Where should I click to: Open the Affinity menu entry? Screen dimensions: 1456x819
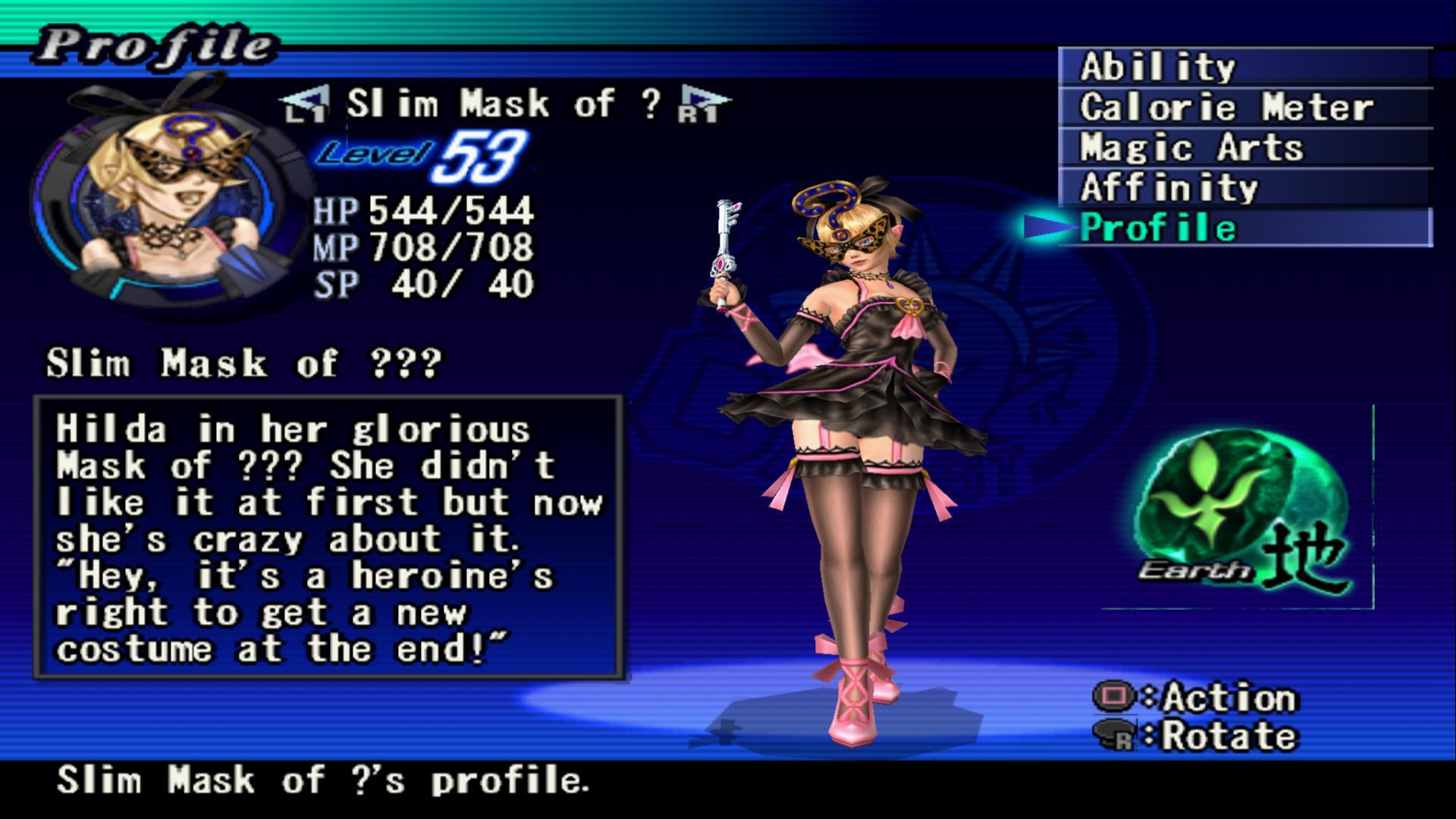pyautogui.click(x=1244, y=188)
